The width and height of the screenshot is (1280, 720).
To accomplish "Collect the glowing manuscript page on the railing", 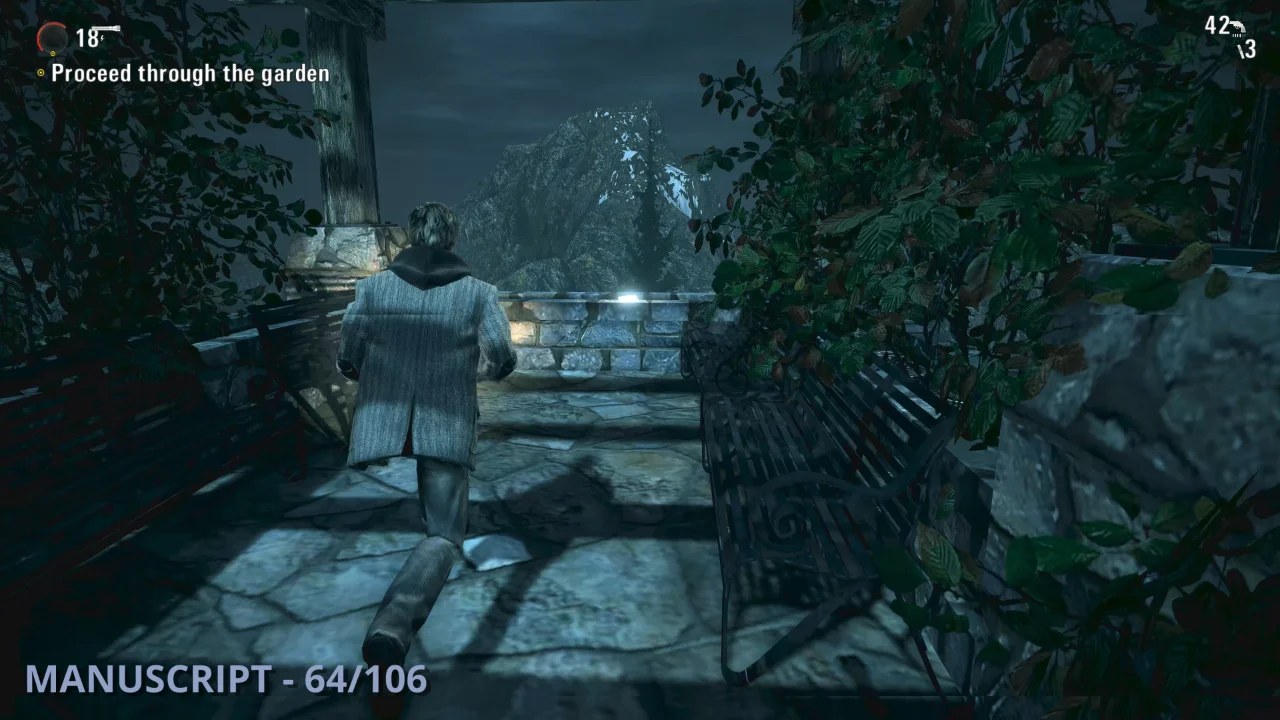I will pos(629,295).
